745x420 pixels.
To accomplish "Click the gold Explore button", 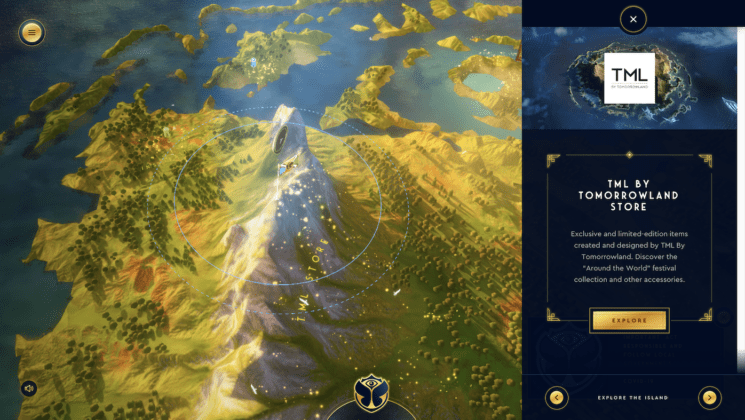I will [629, 320].
